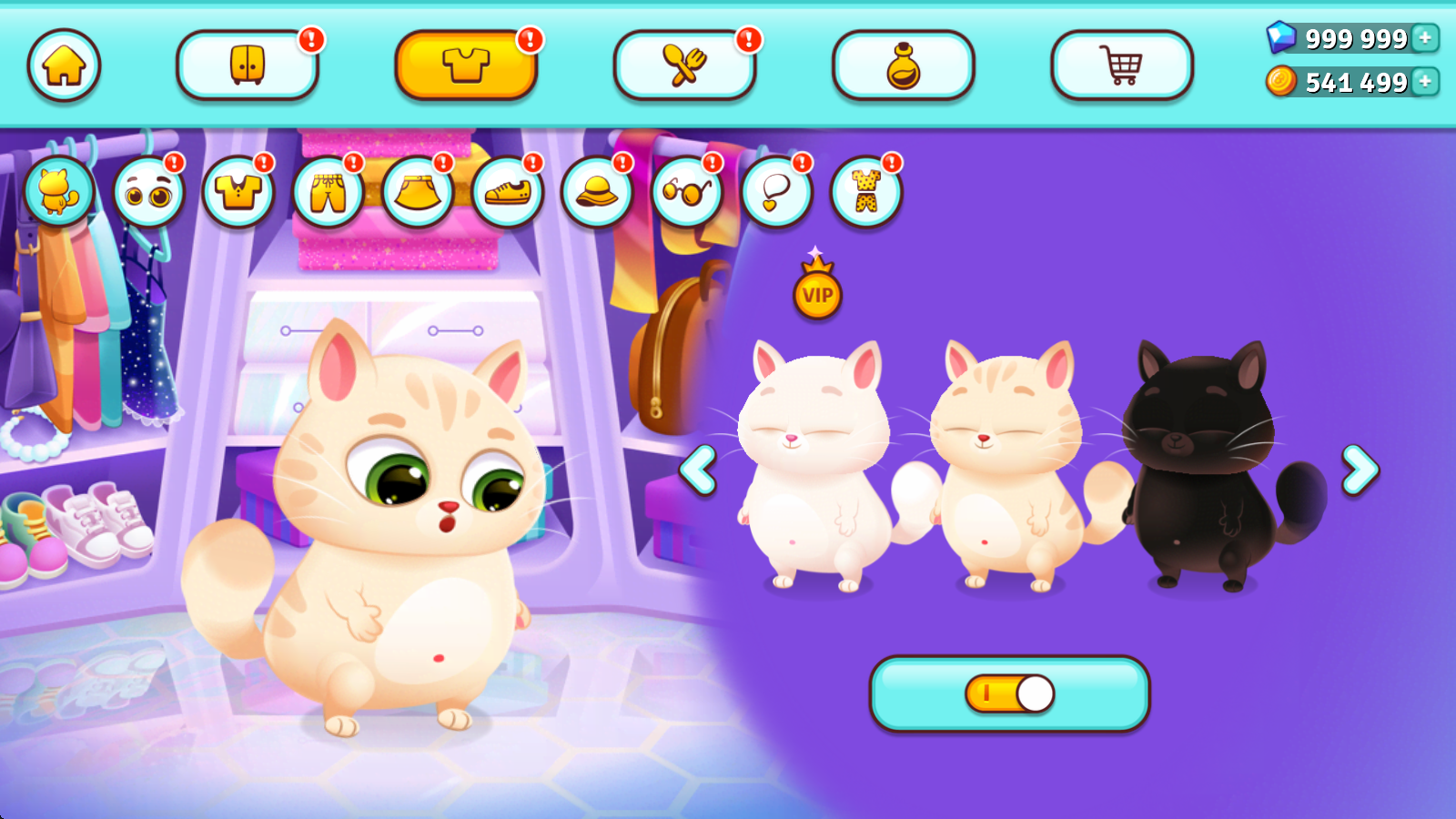Open the potion bottle menu

(903, 66)
